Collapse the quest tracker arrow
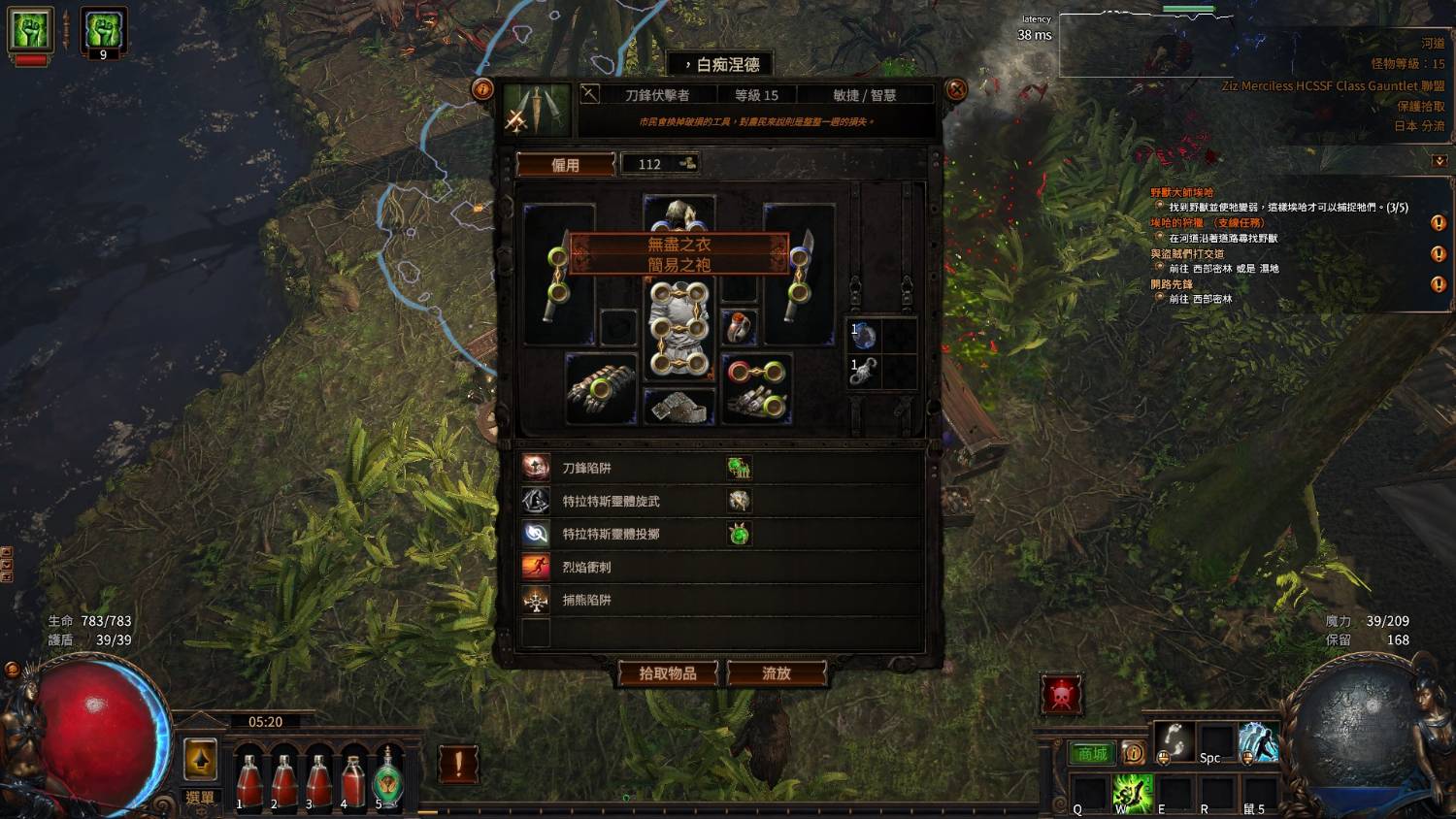1456x819 pixels. click(1439, 161)
